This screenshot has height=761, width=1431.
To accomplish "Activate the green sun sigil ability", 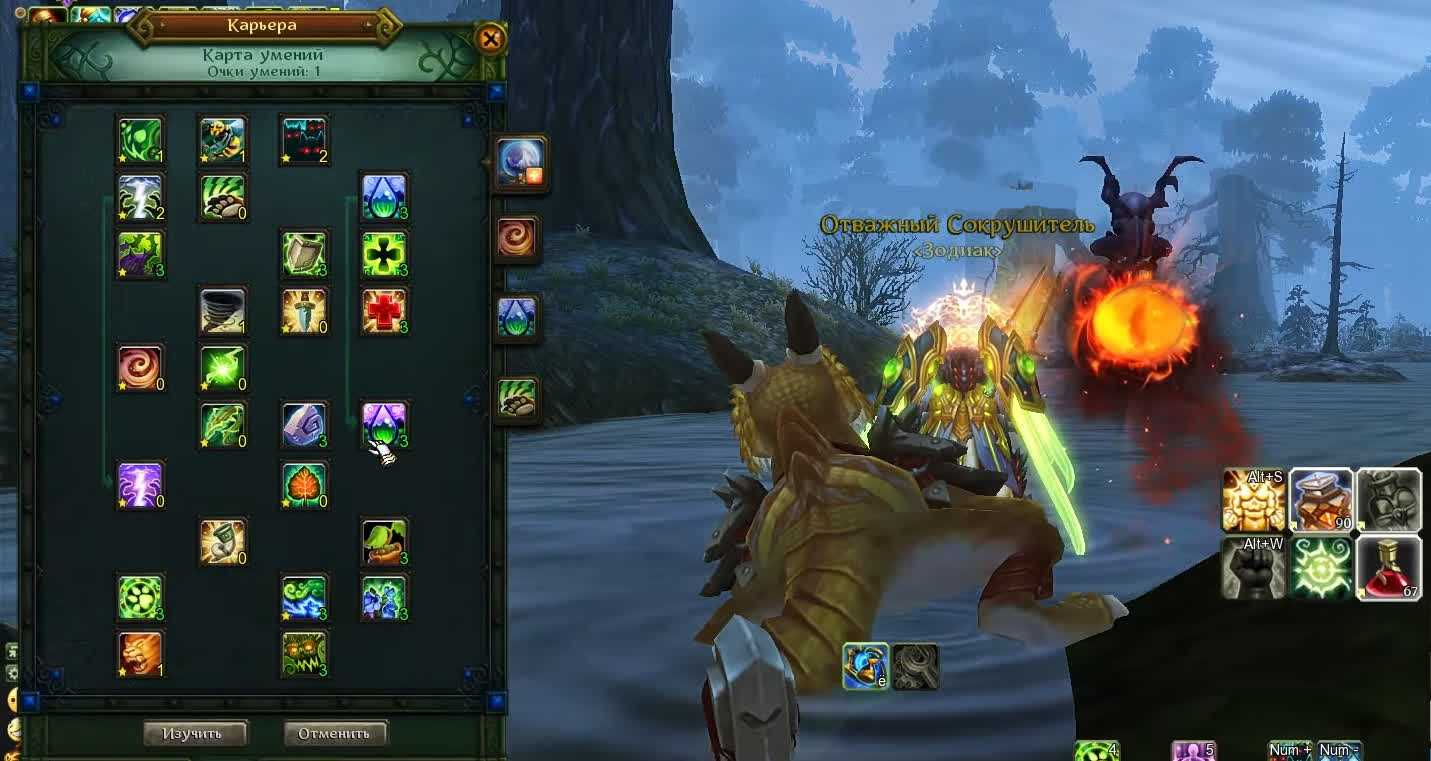I will 1321,567.
